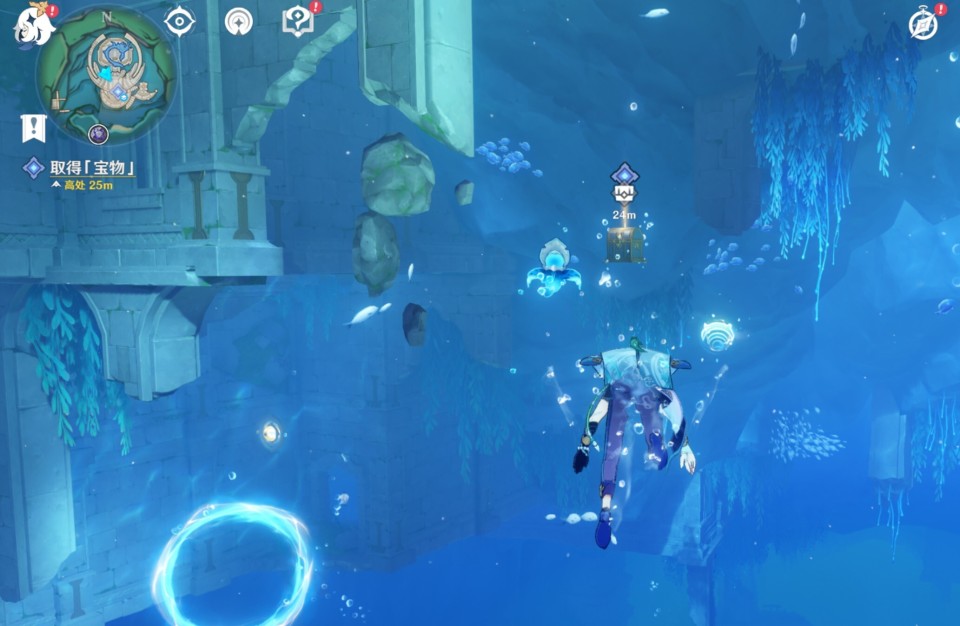
Task: Click the eye-shaped icon in the top bar
Action: [179, 21]
